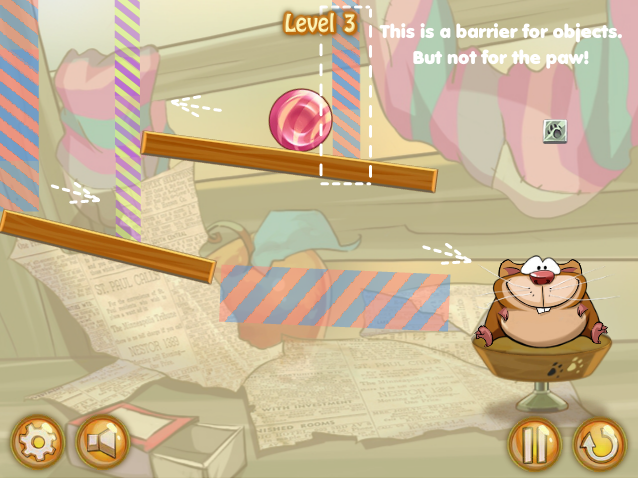Toggle the sound speaker button
The width and height of the screenshot is (638, 478).
click(x=103, y=442)
